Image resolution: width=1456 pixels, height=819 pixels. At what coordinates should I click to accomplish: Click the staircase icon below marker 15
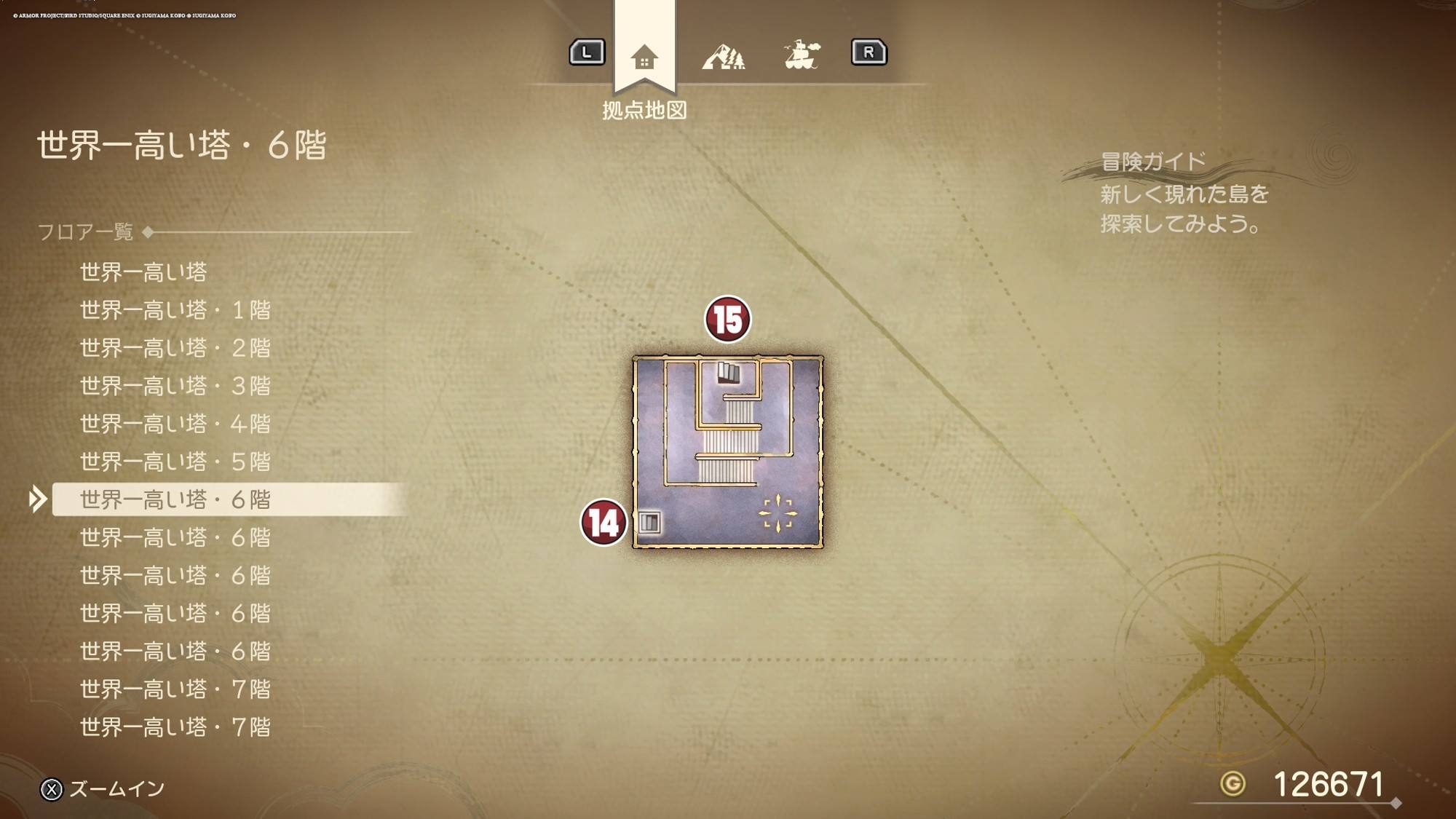click(x=729, y=373)
